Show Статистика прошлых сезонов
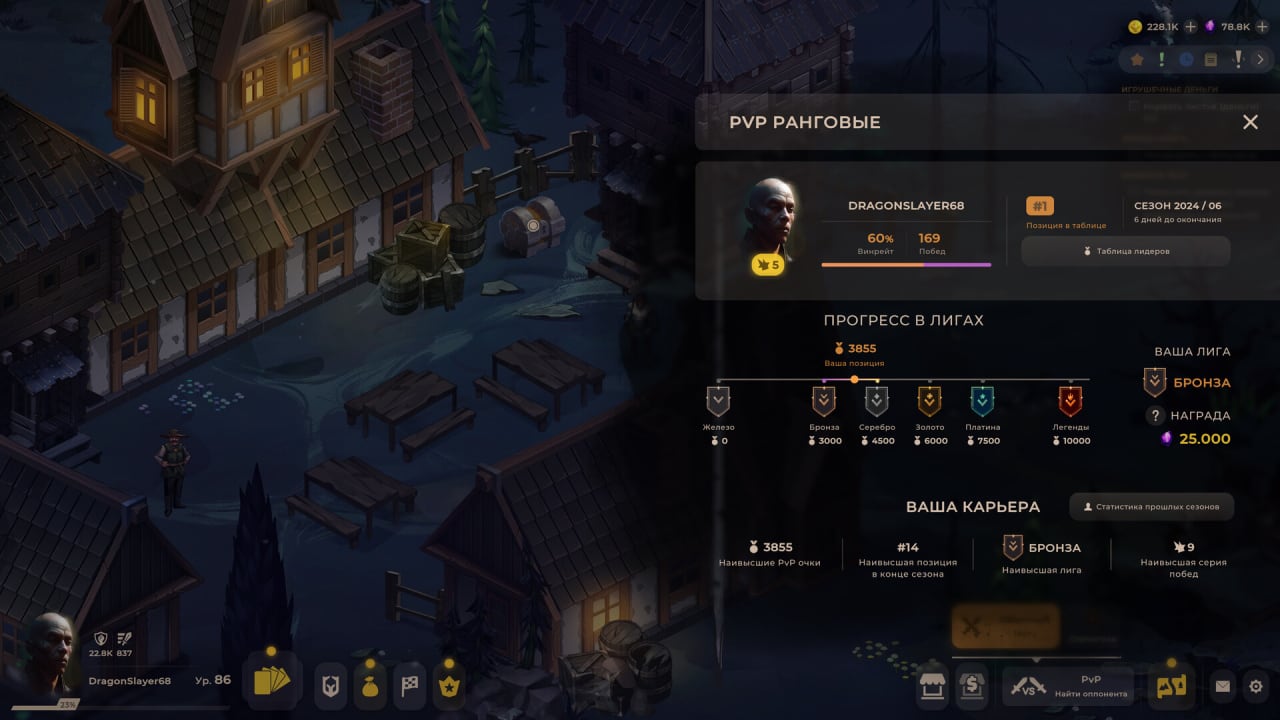Image resolution: width=1280 pixels, height=720 pixels. point(1152,507)
